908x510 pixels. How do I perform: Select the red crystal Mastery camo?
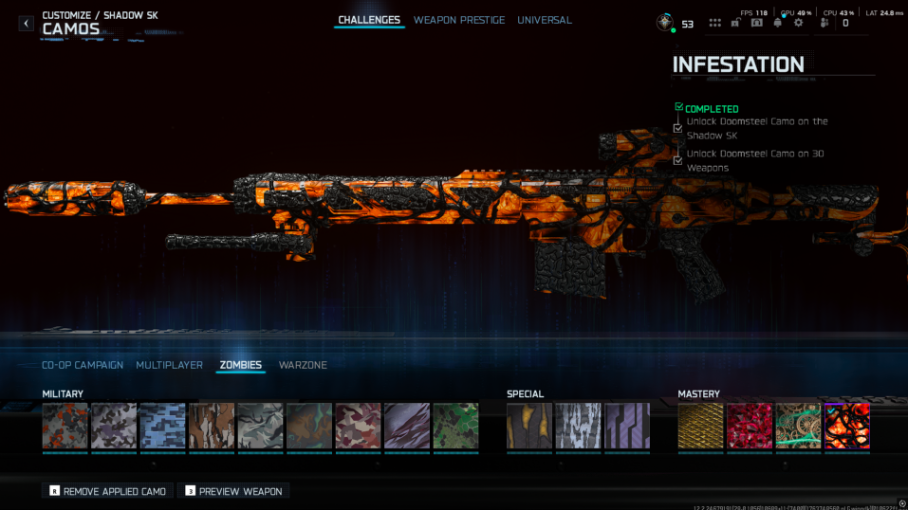click(x=749, y=426)
